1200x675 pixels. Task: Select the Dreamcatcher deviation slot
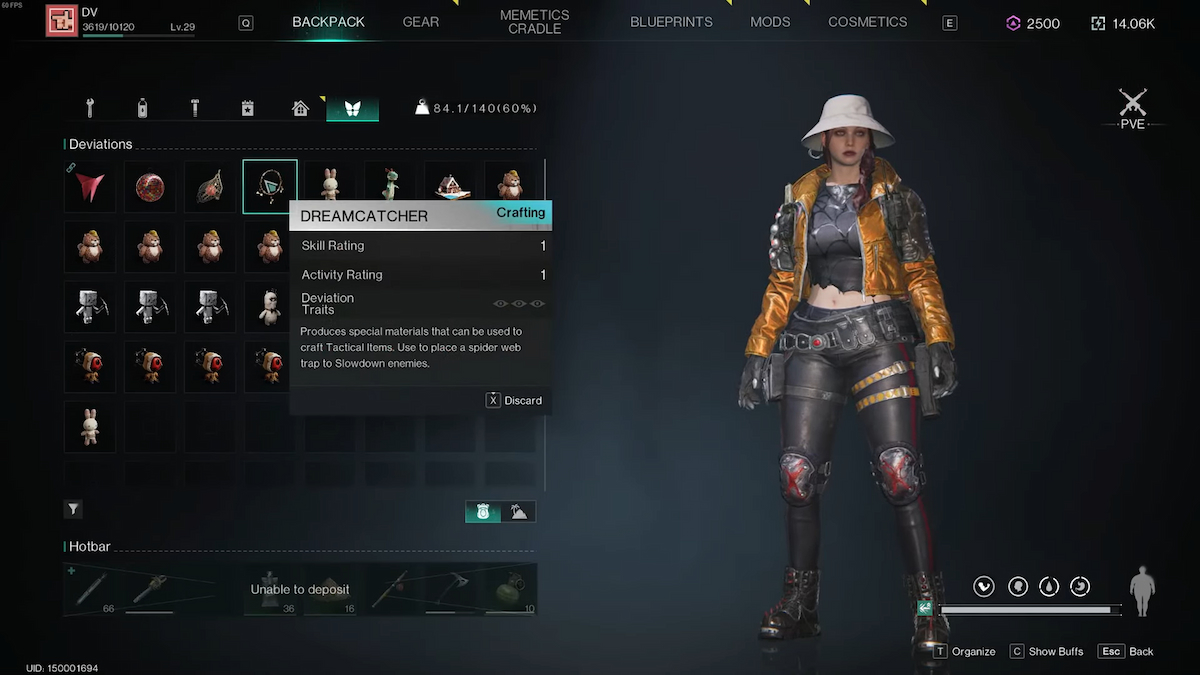270,186
